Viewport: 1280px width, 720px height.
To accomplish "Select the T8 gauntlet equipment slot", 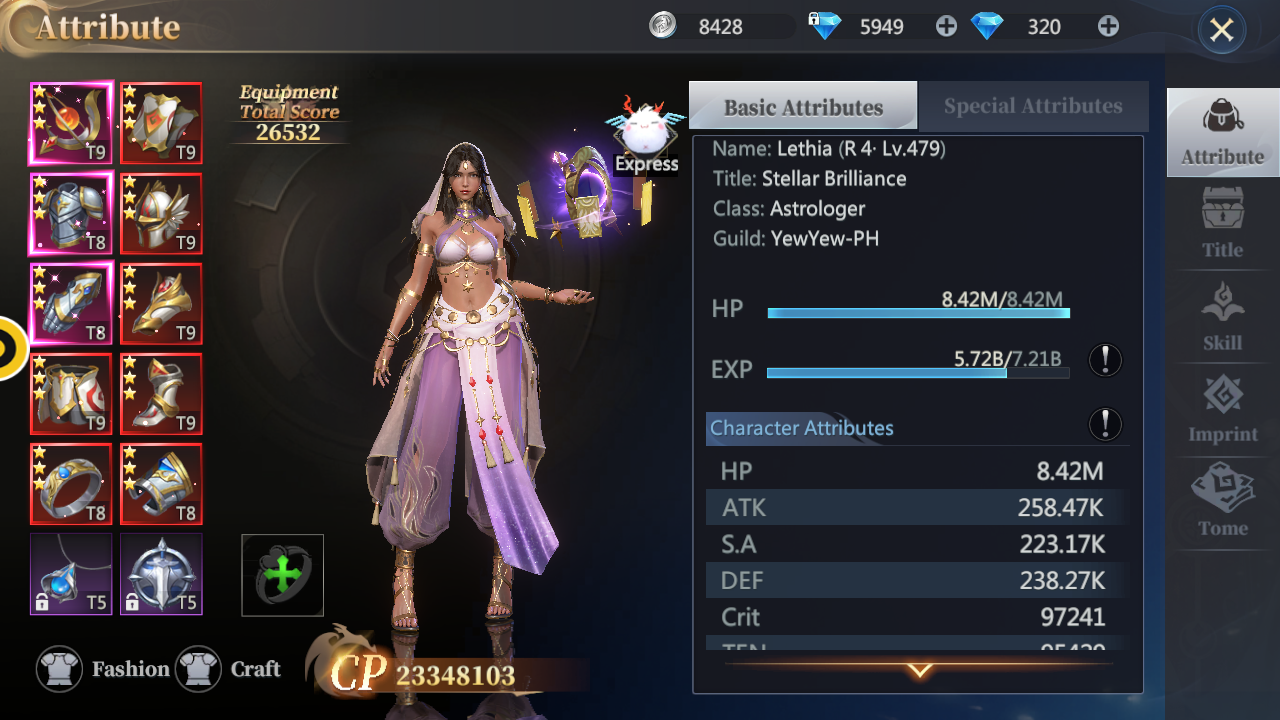I will (x=71, y=303).
